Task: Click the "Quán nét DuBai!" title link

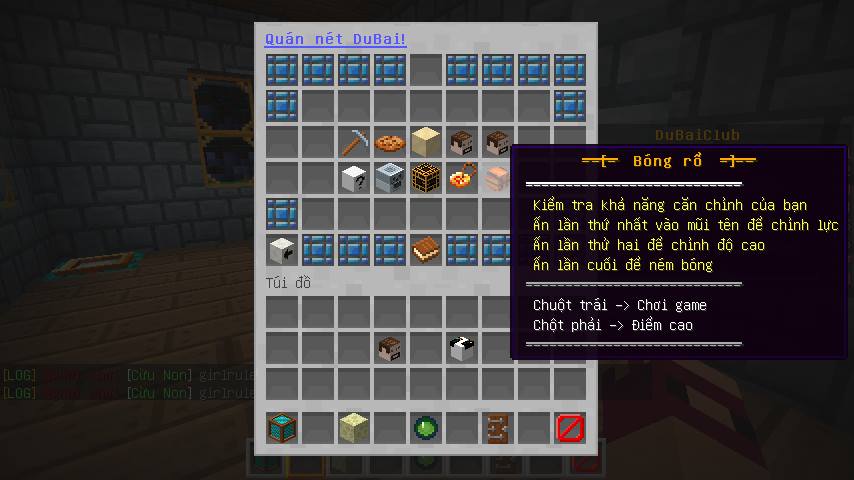Action: coord(335,39)
